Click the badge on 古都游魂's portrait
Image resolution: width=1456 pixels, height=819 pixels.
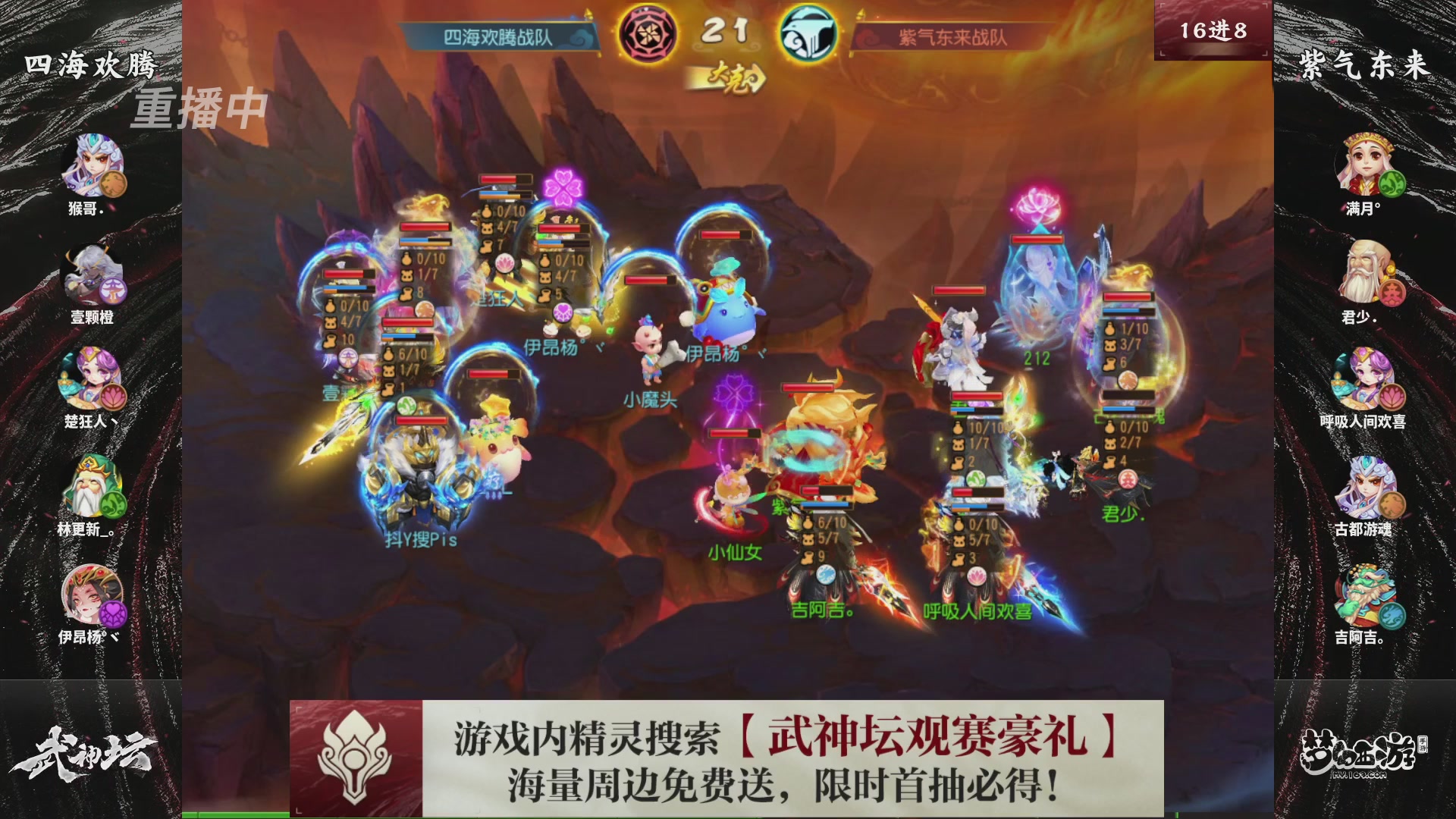click(x=1391, y=504)
